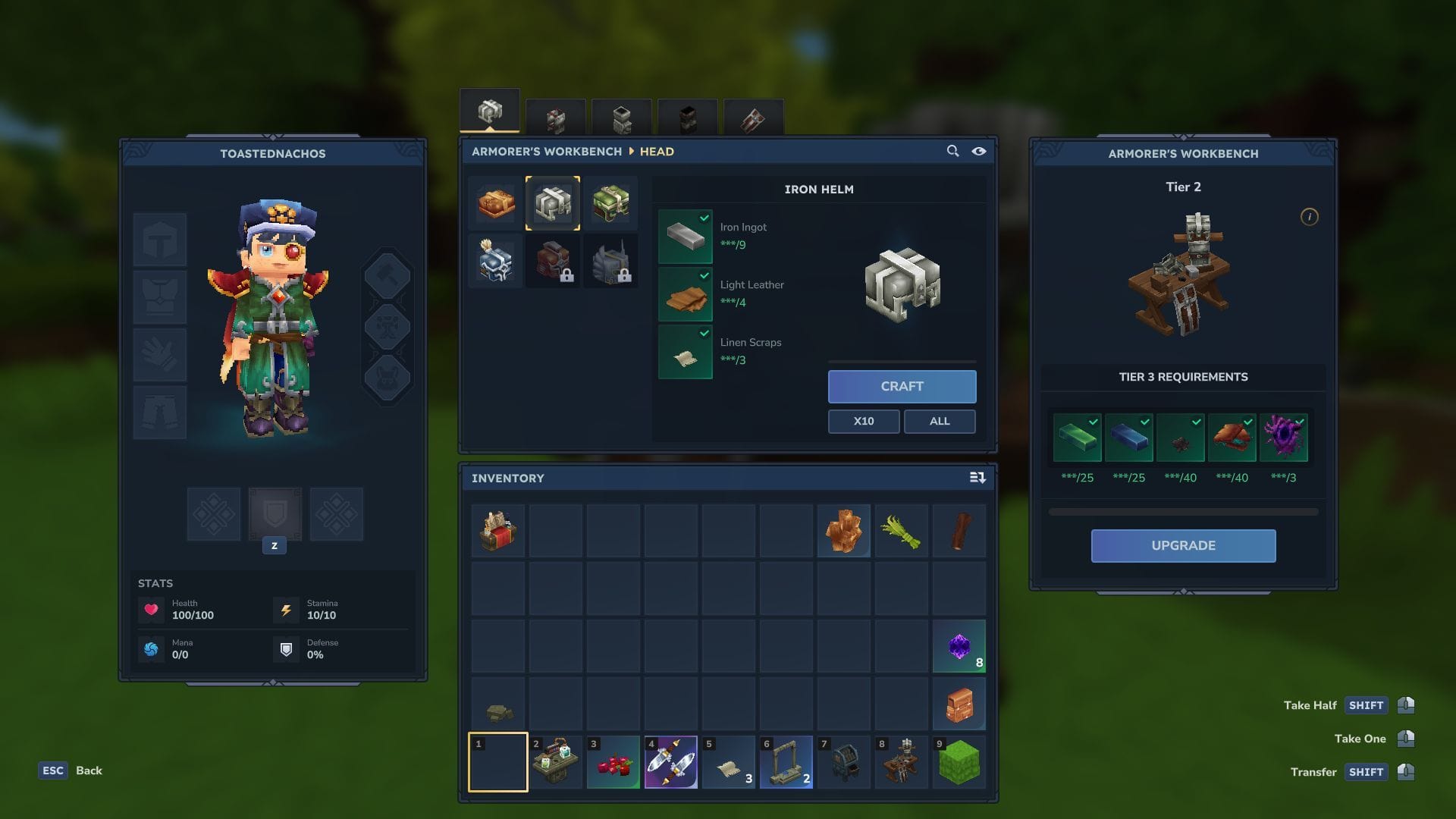The height and width of the screenshot is (819, 1456).
Task: Pick the red berries in hotbar
Action: [613, 762]
